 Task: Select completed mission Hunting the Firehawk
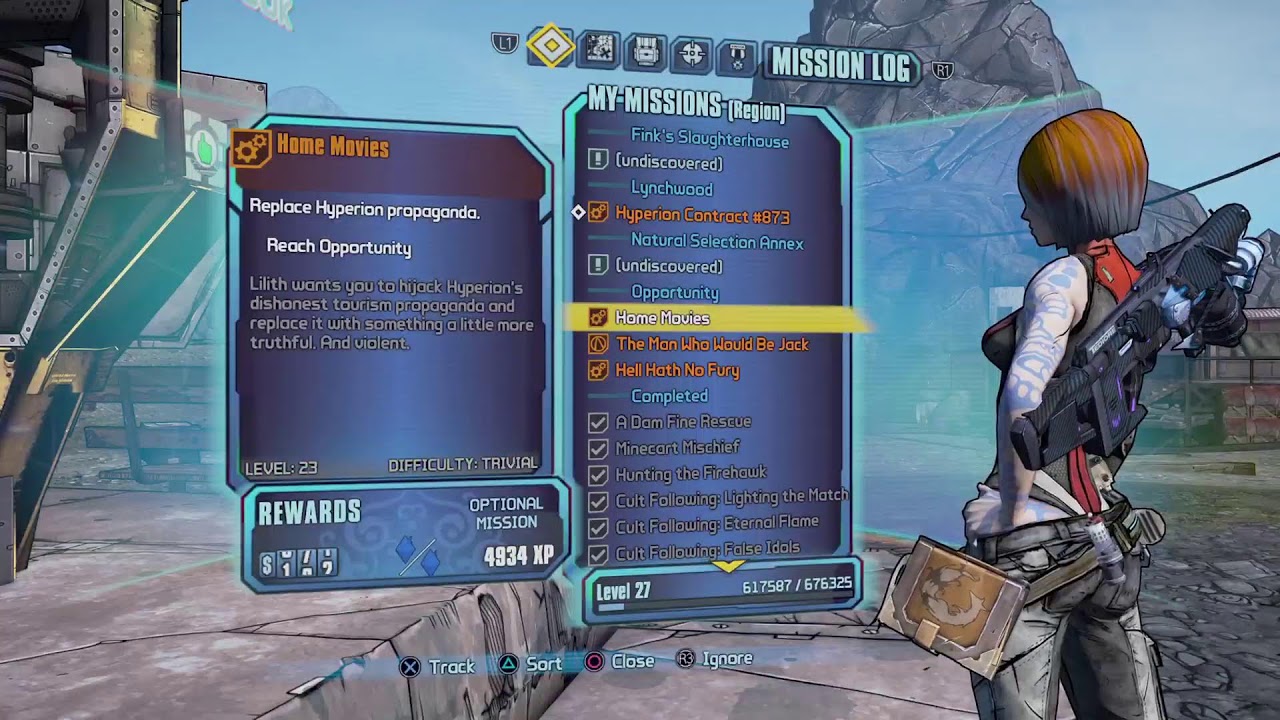(691, 474)
